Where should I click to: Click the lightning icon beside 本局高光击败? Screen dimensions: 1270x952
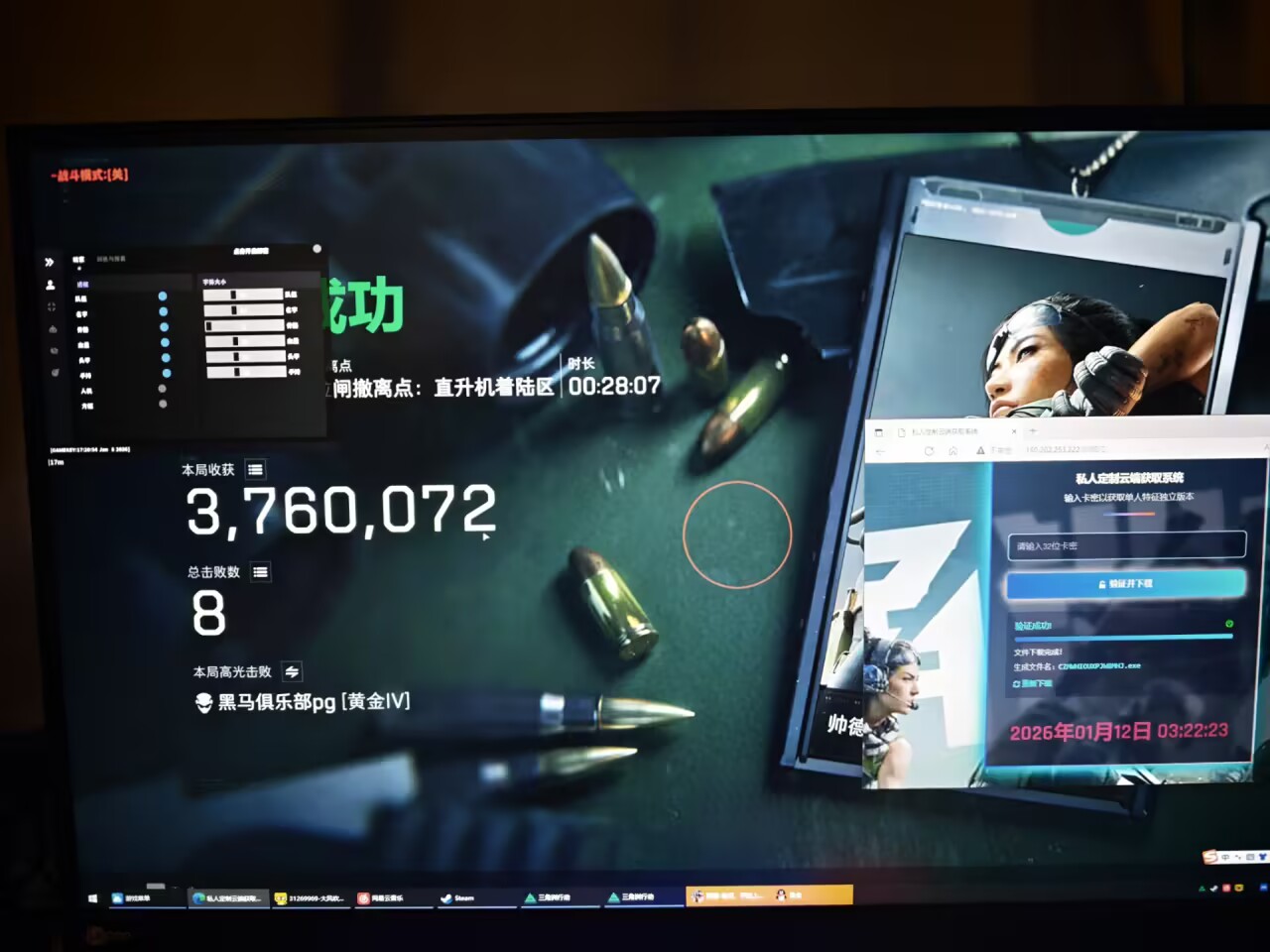point(291,671)
